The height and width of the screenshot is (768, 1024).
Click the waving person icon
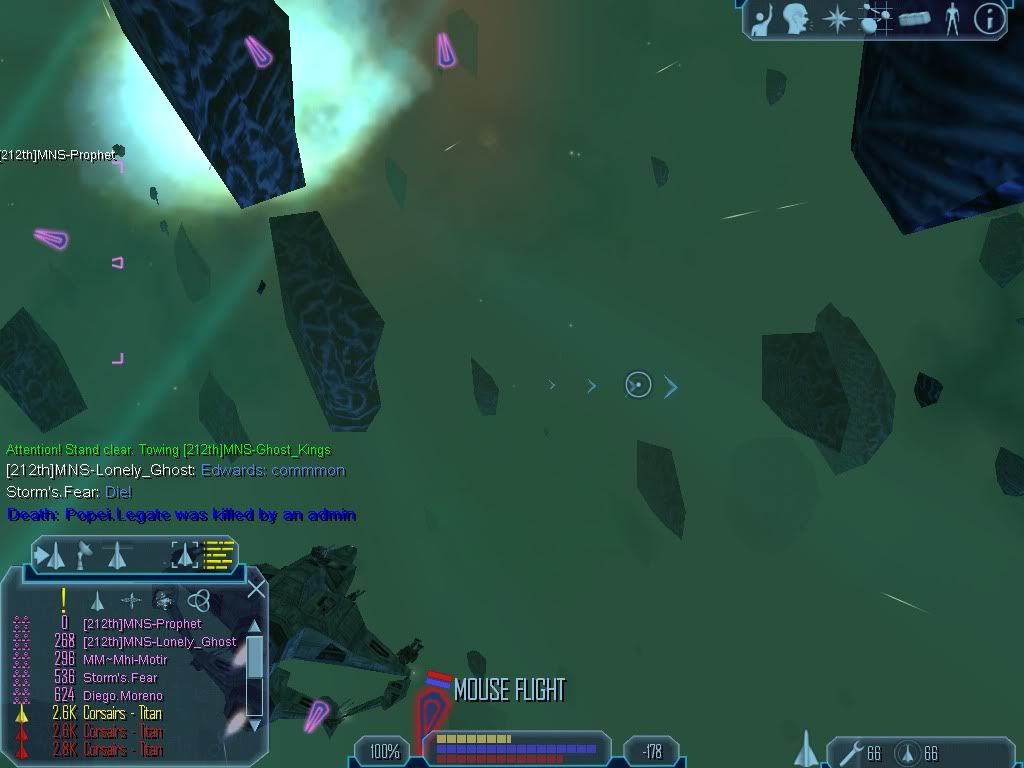pos(762,18)
